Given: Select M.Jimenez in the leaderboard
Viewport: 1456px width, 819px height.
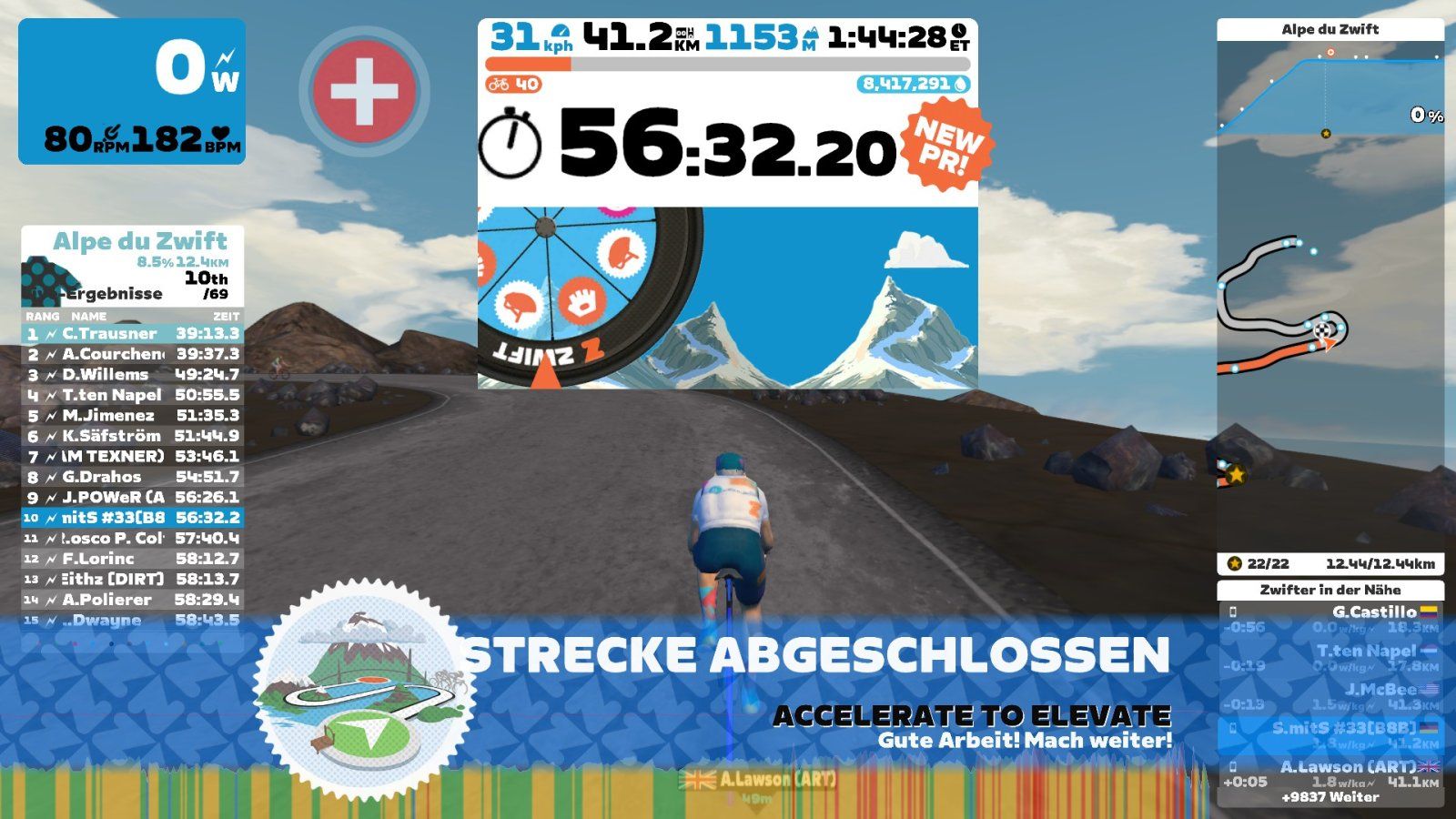Looking at the screenshot, I should coord(133,415).
